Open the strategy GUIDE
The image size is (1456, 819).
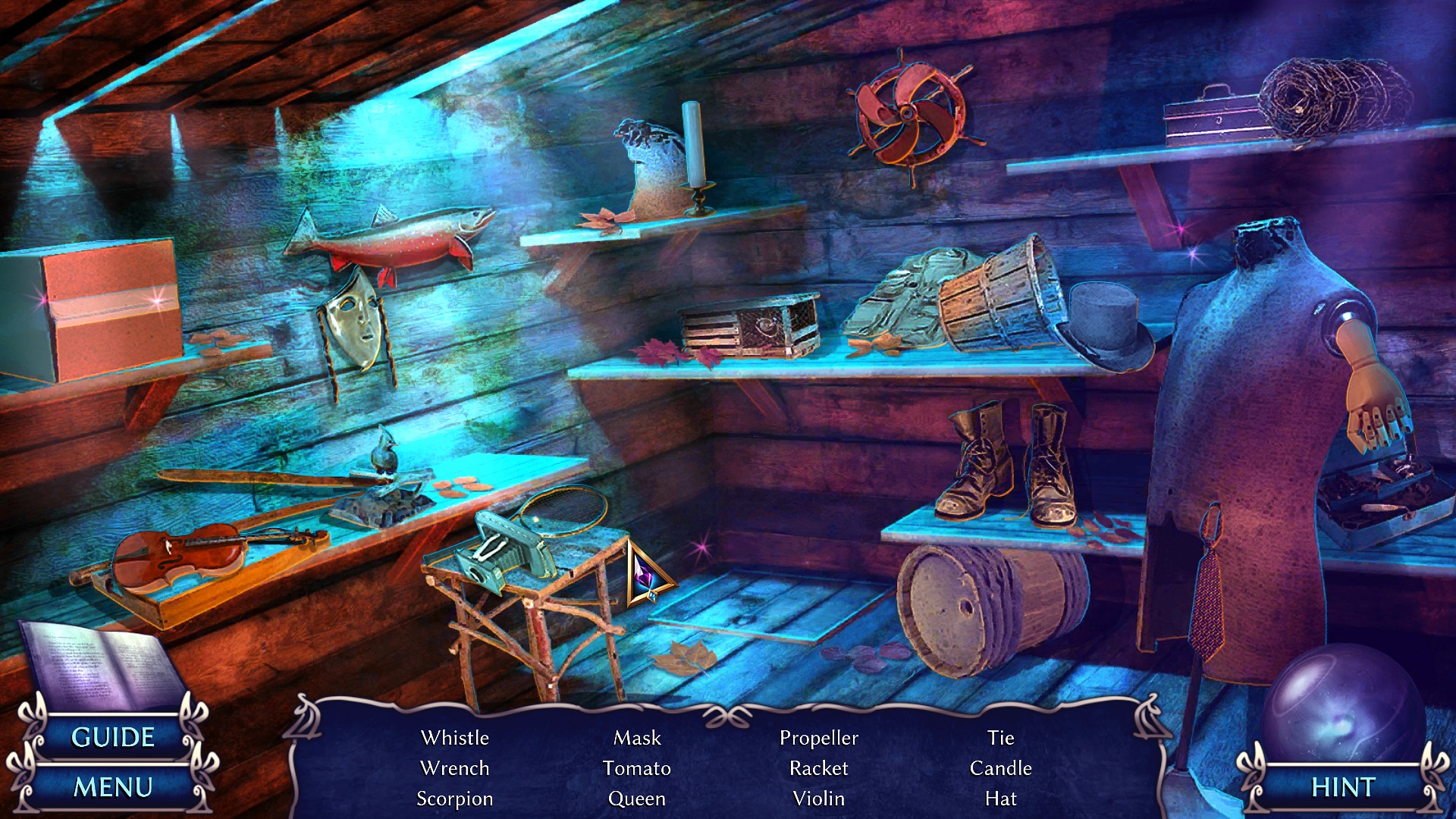coord(112,737)
